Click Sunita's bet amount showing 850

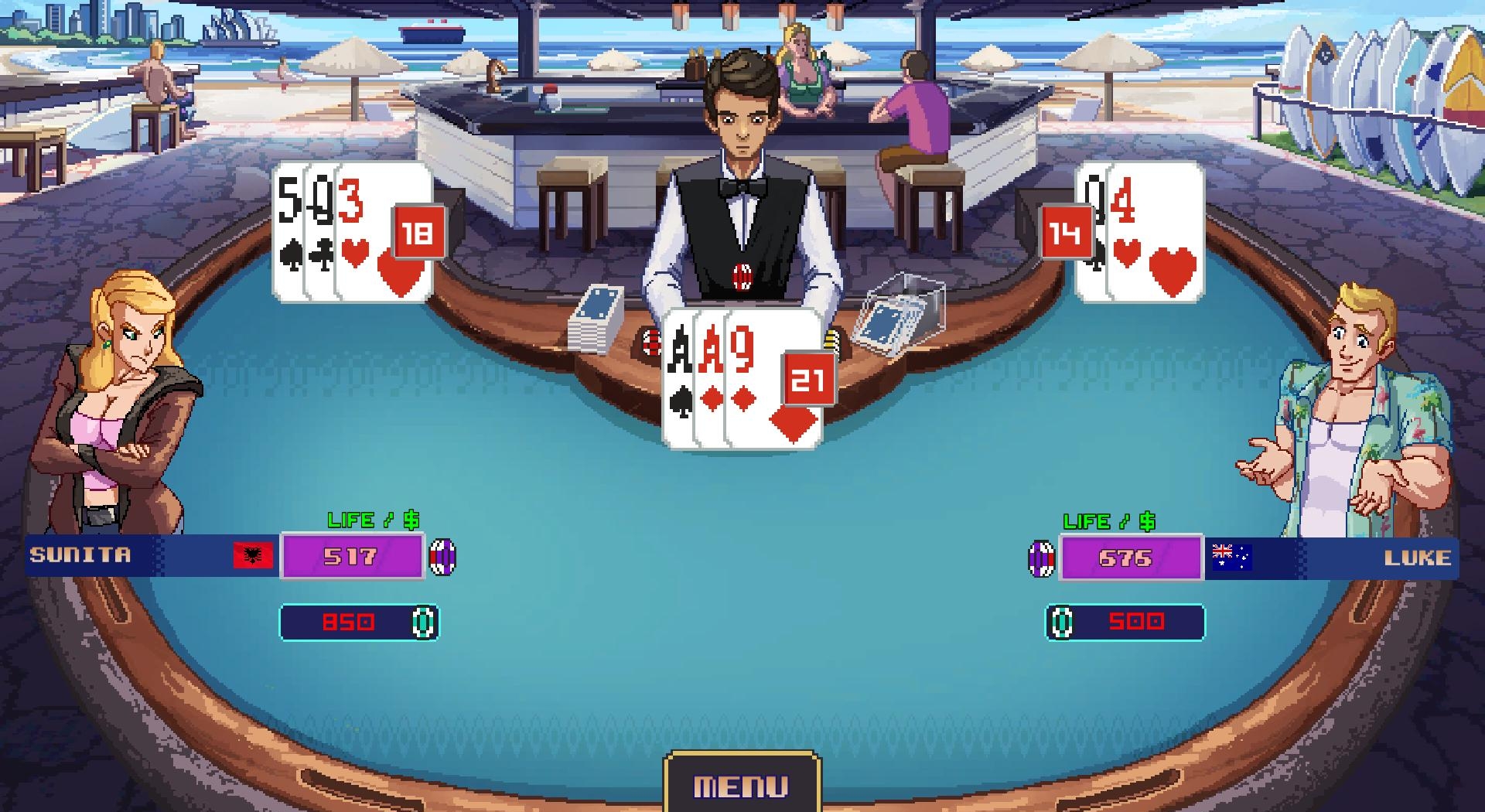(352, 622)
